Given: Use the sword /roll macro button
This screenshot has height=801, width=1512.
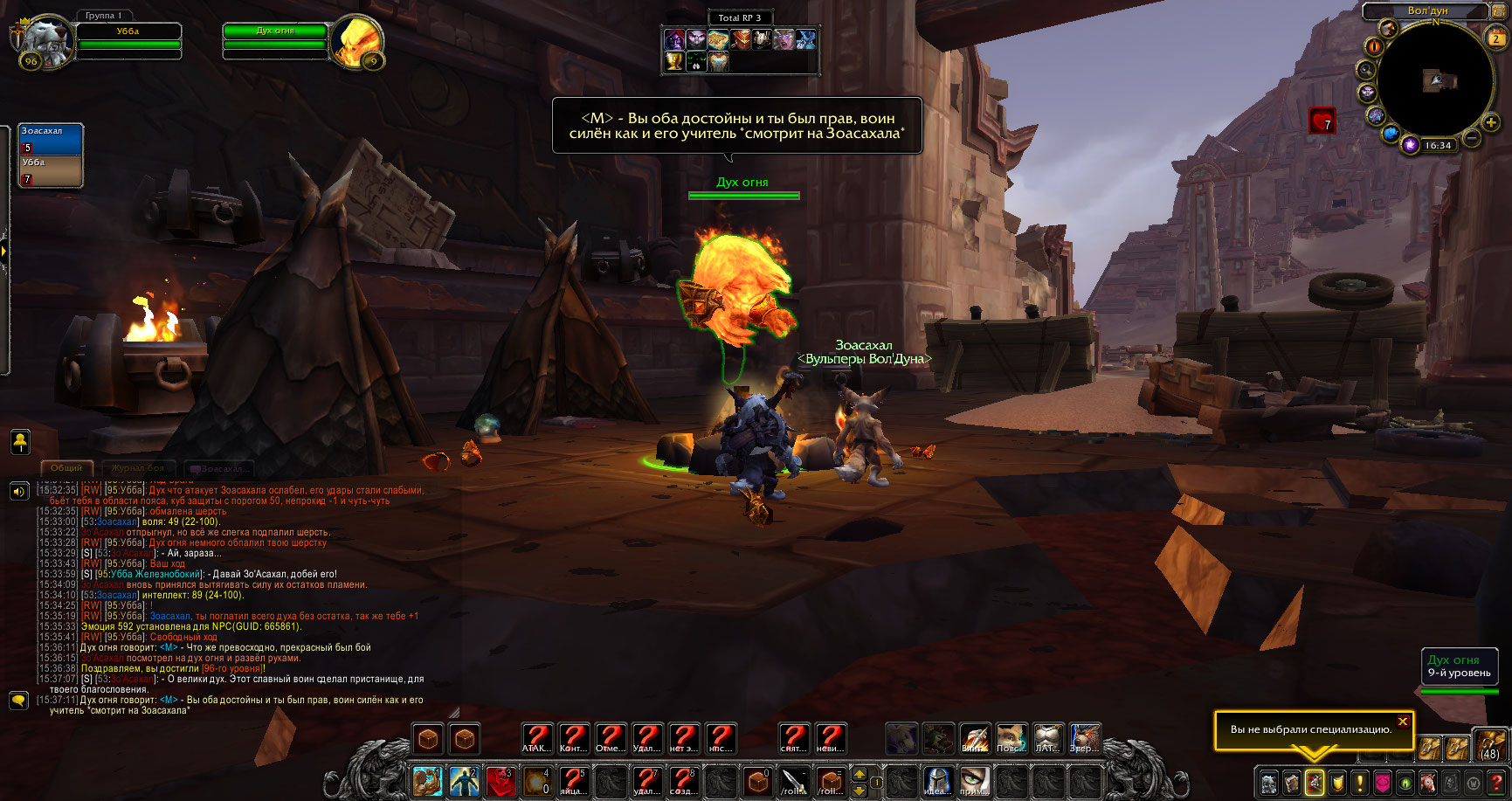Looking at the screenshot, I should pyautogui.click(x=793, y=781).
